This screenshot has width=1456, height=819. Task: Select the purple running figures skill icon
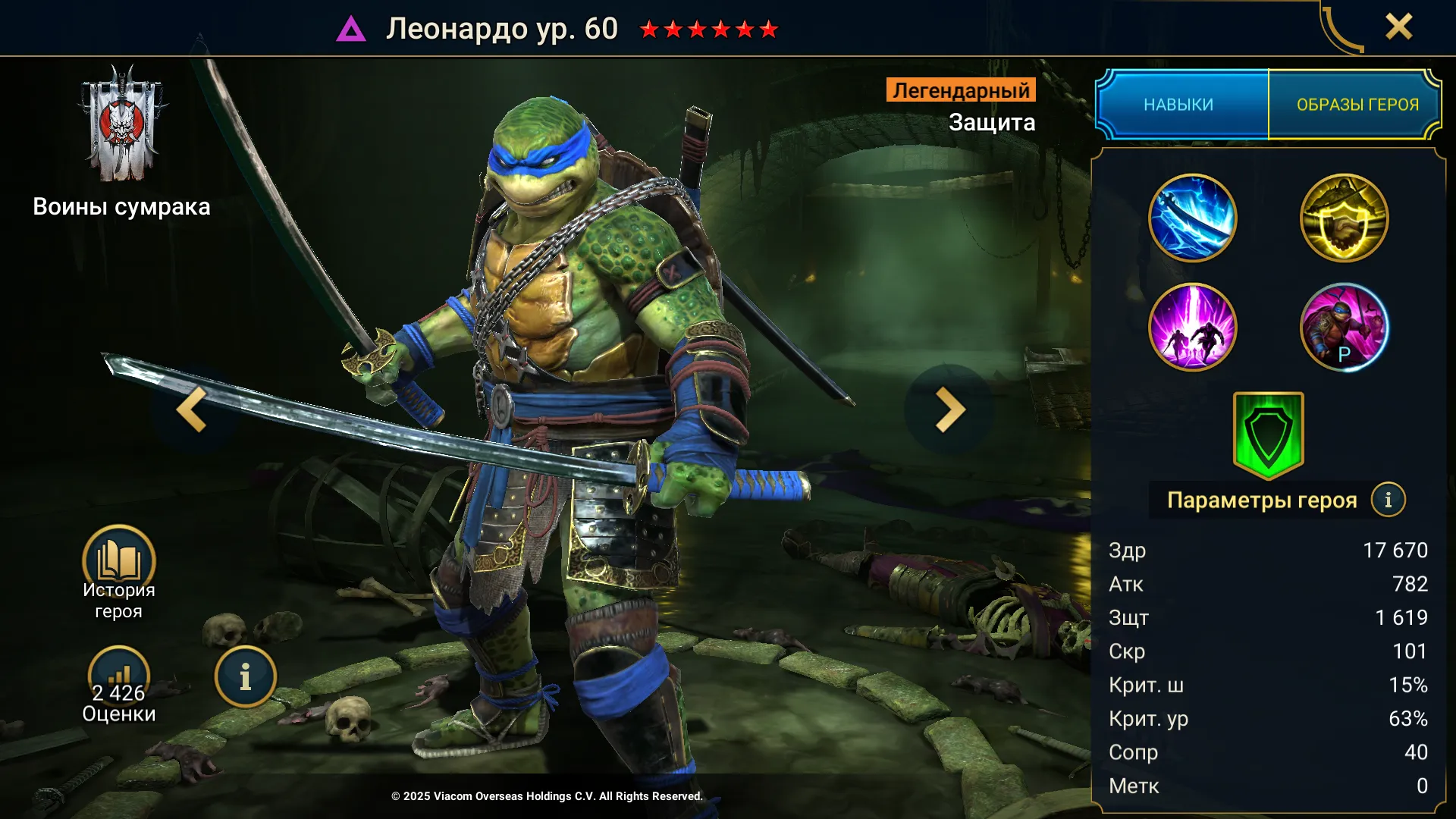(x=1192, y=328)
